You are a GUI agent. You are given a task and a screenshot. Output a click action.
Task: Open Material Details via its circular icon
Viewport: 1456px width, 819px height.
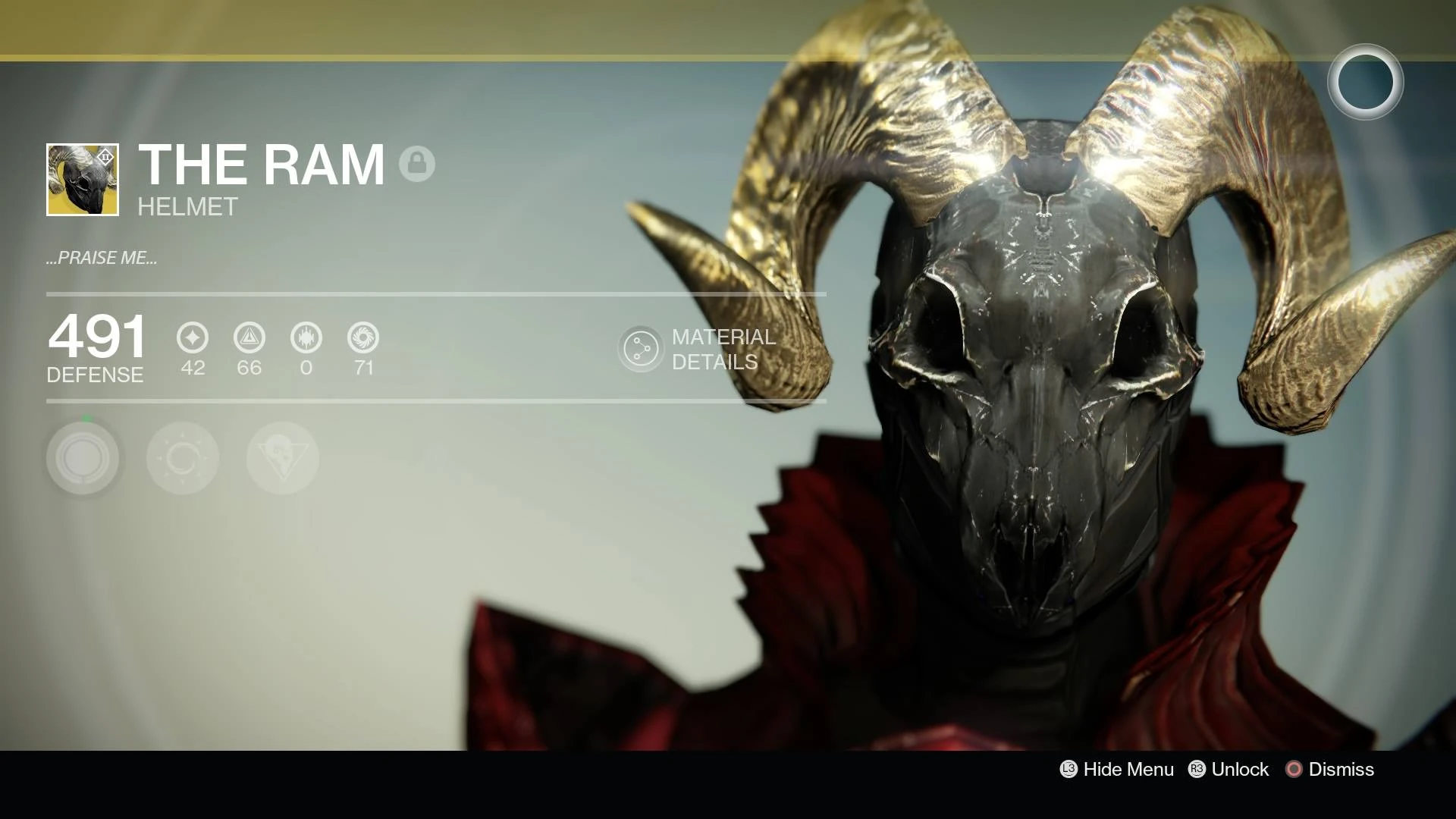click(641, 350)
